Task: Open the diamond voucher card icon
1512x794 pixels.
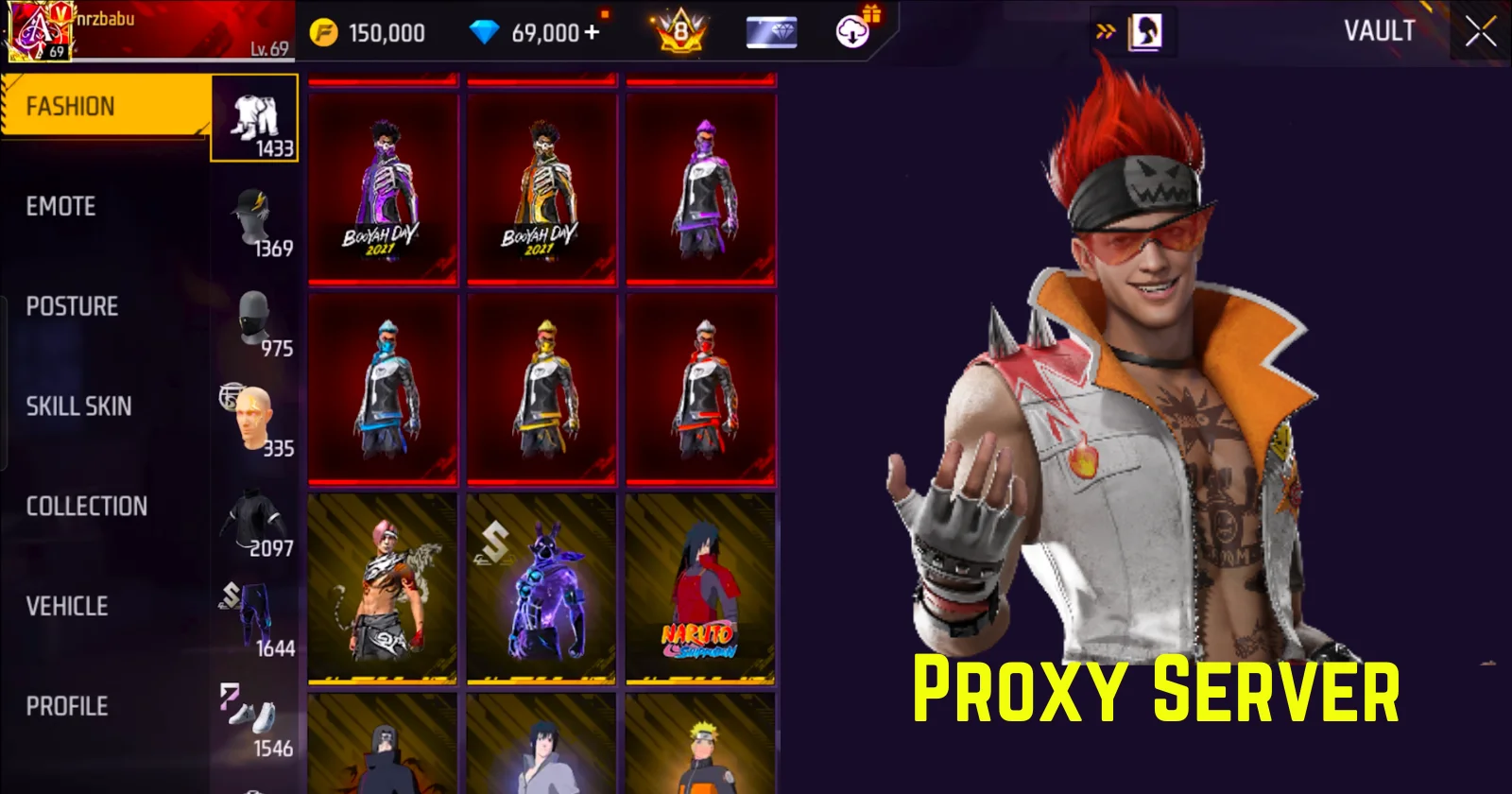Action: click(771, 32)
